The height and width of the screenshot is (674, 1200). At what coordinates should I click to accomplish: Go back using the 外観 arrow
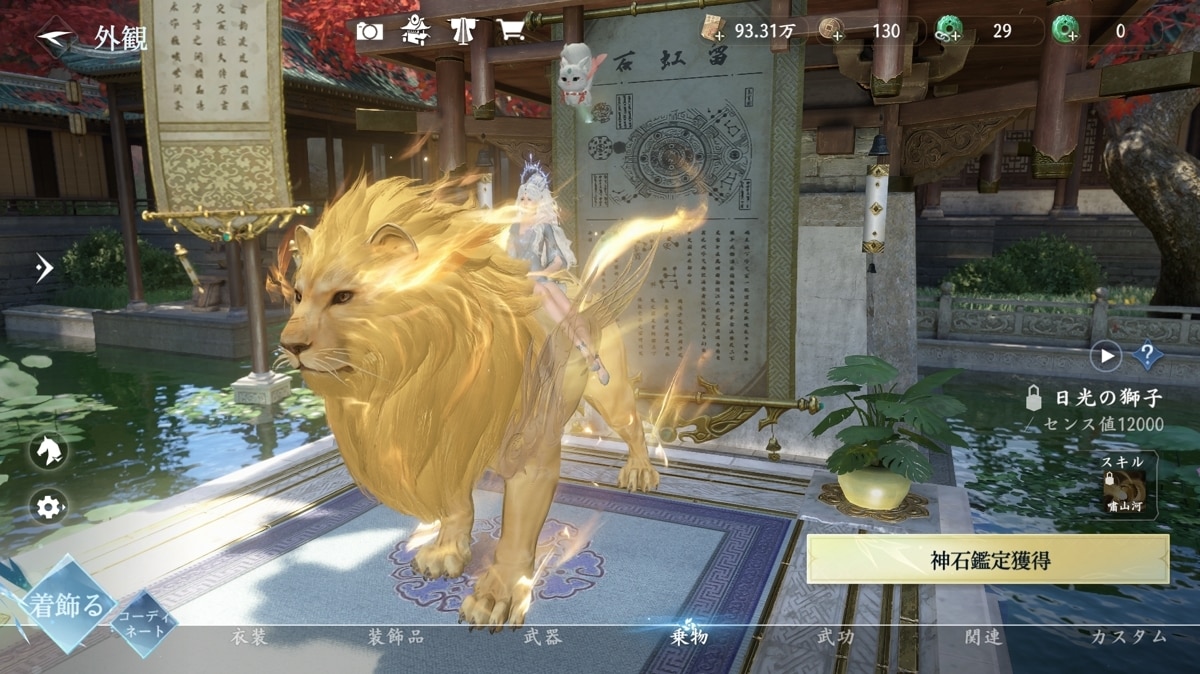tap(56, 37)
